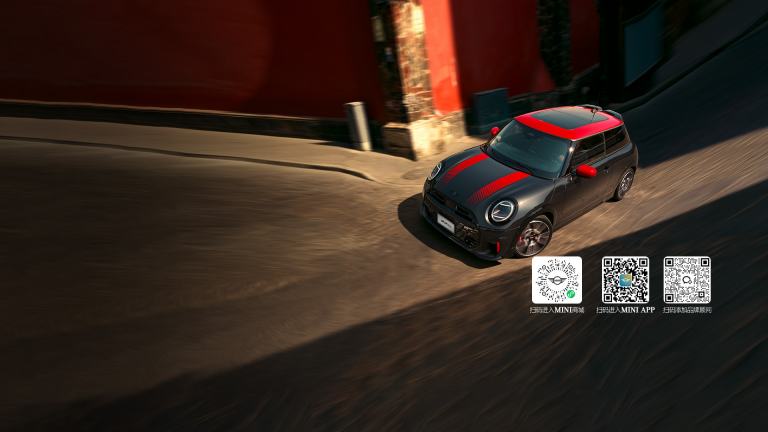
Task: Open the MINI APP QR code
Action: [x=625, y=280]
